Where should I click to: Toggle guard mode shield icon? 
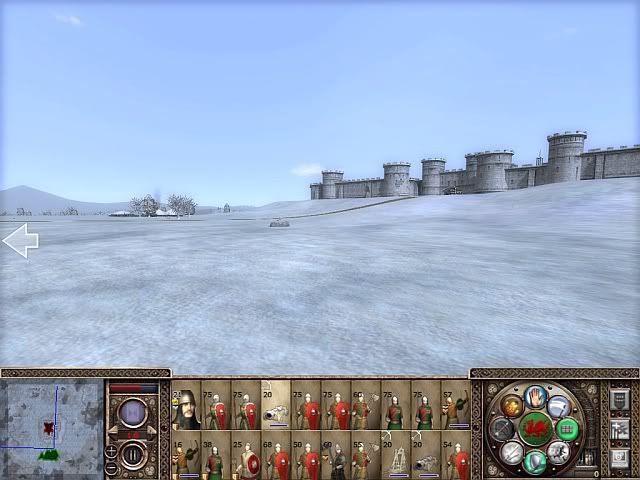536,461
